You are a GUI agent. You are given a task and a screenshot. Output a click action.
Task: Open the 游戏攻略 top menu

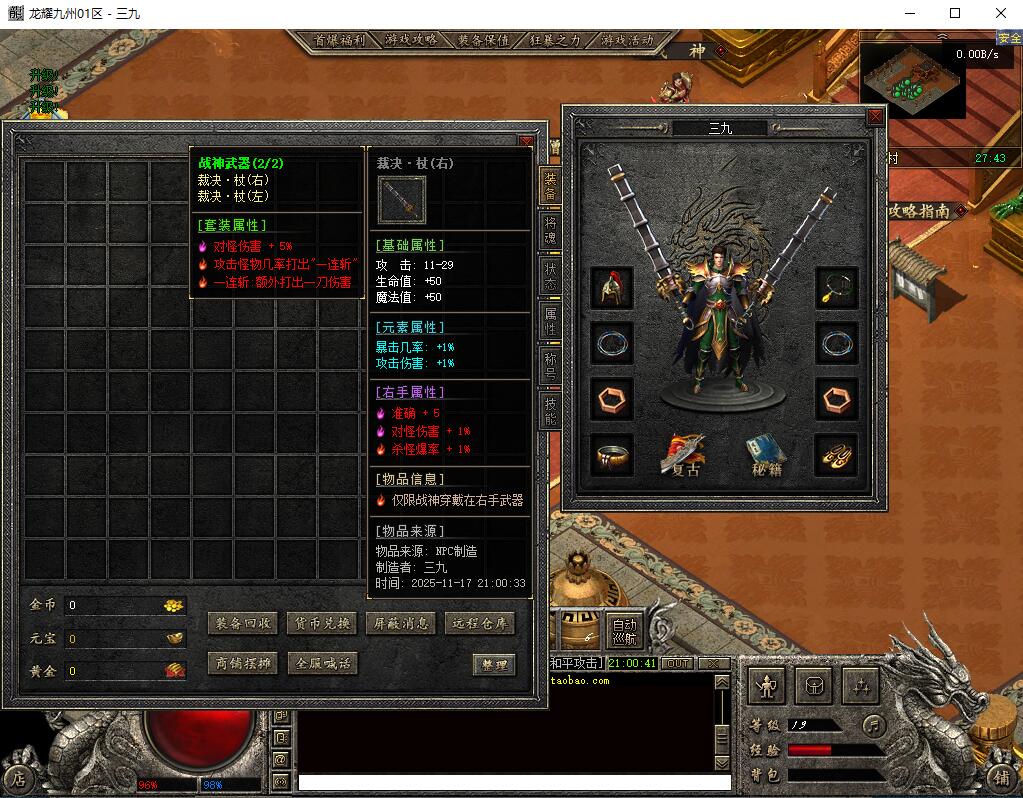pyautogui.click(x=411, y=40)
